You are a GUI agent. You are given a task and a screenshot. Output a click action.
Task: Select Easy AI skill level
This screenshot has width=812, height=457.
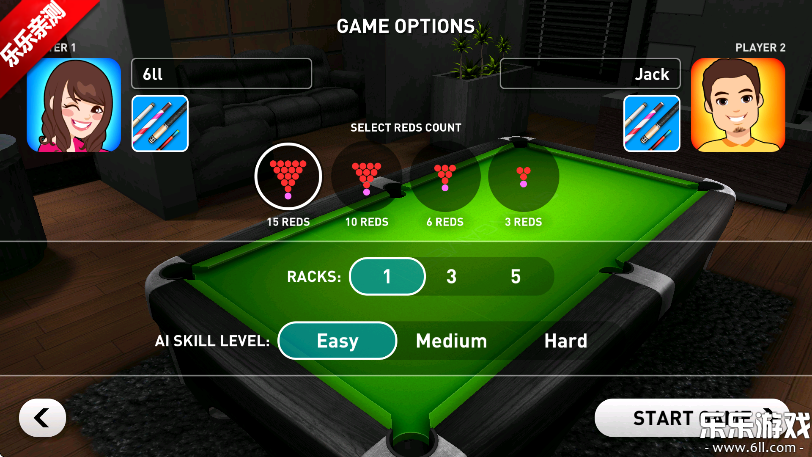click(337, 341)
